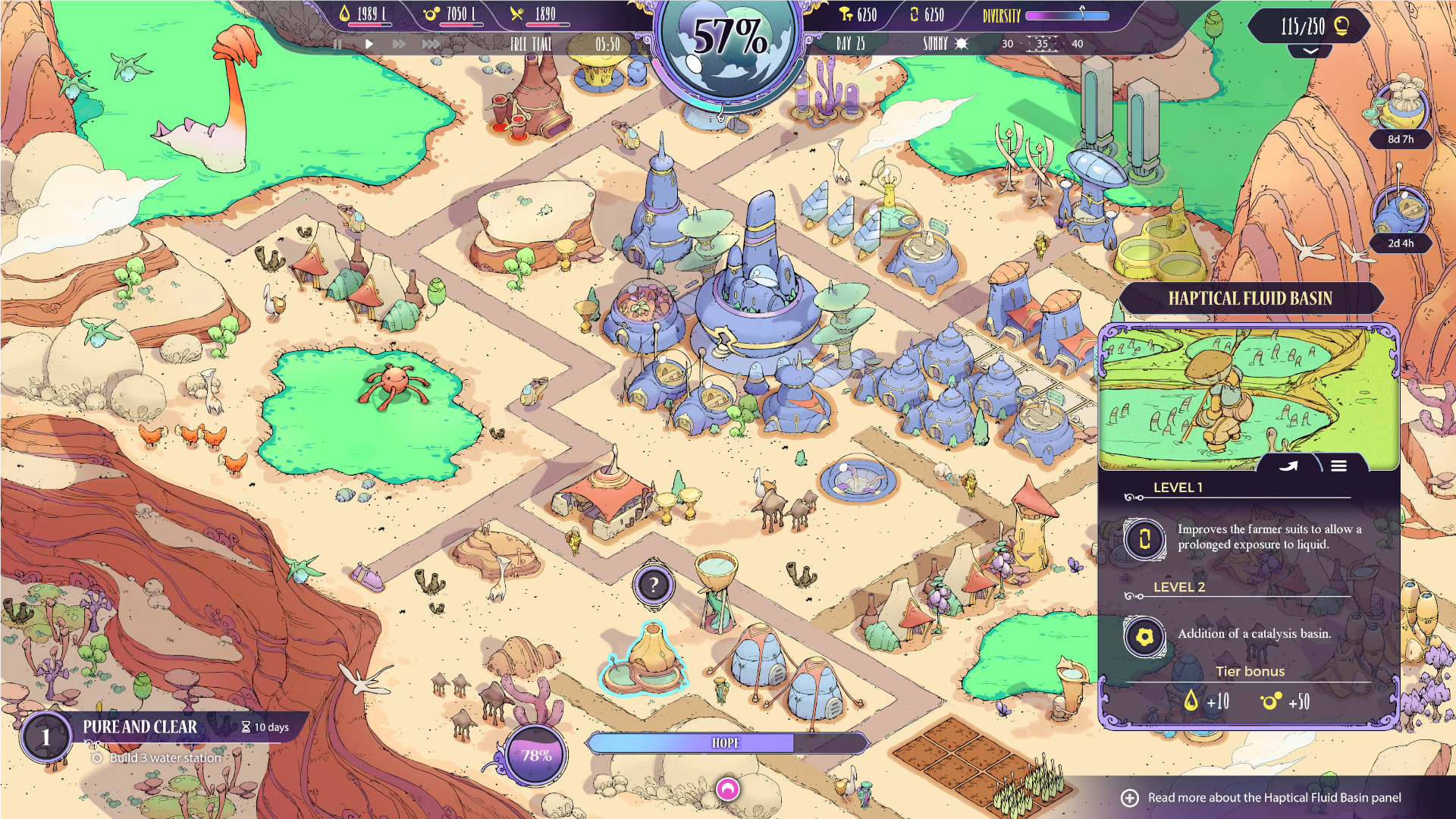
Task: Pause the game with the pause control
Action: pos(337,44)
